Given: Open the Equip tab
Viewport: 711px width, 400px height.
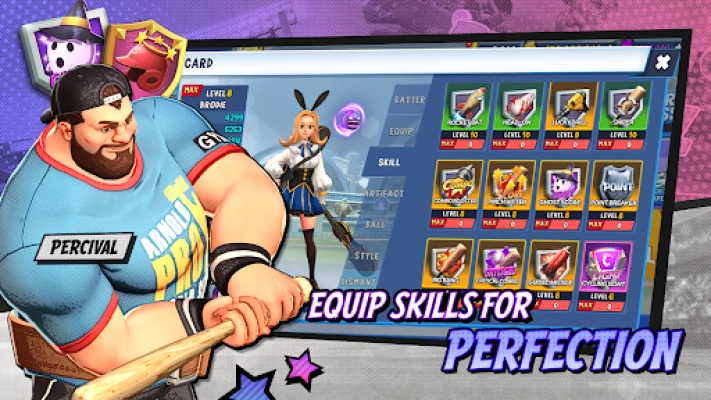Looking at the screenshot, I should (x=400, y=129).
